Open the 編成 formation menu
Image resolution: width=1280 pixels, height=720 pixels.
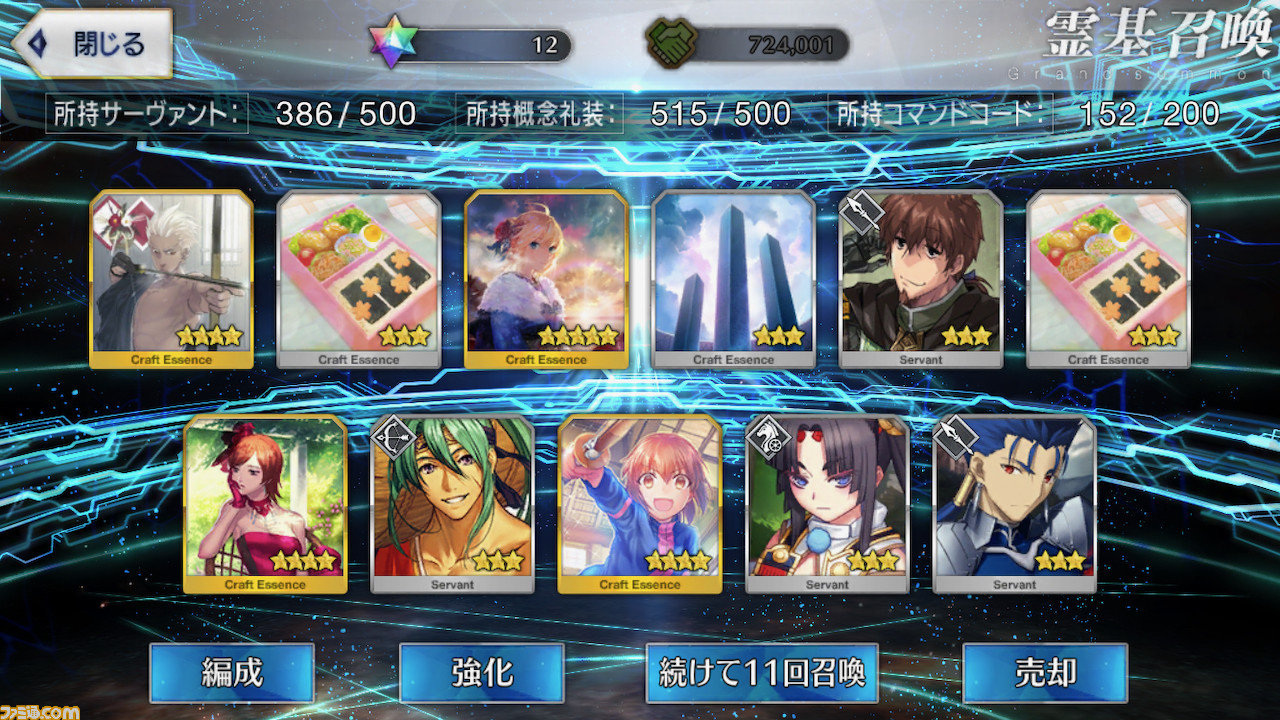[232, 672]
